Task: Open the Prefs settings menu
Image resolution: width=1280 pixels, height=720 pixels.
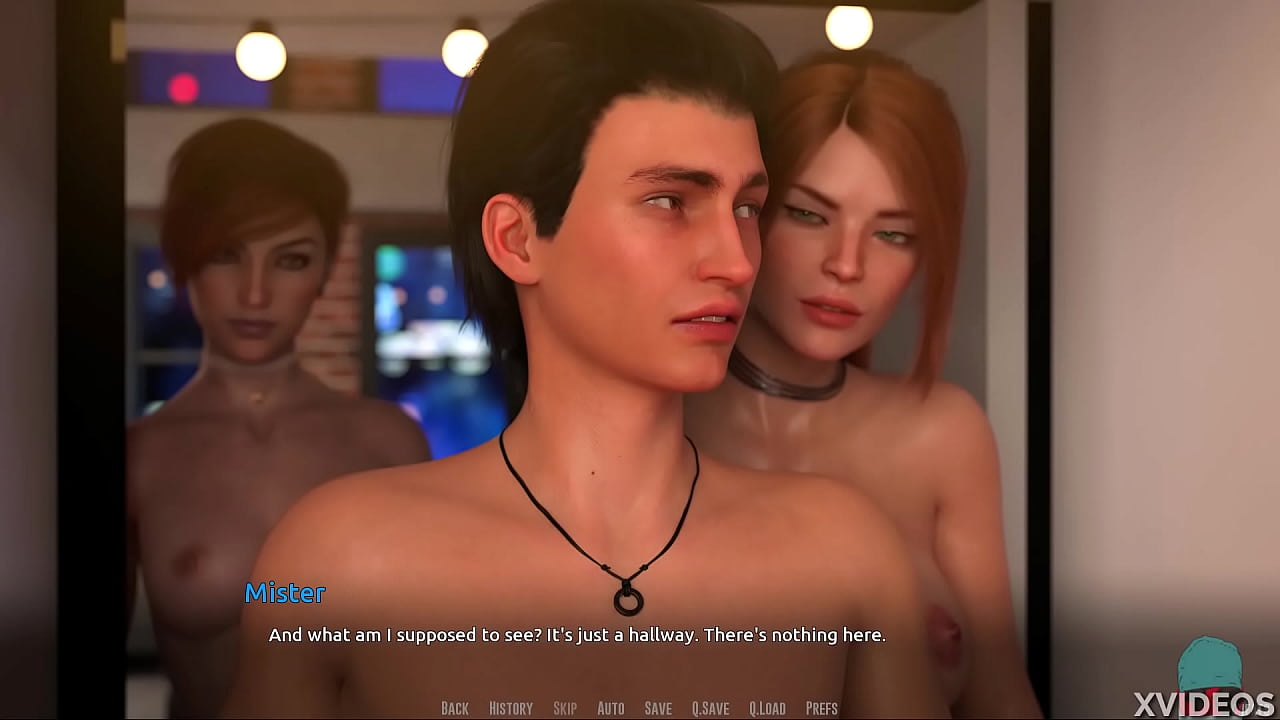Action: (x=821, y=708)
